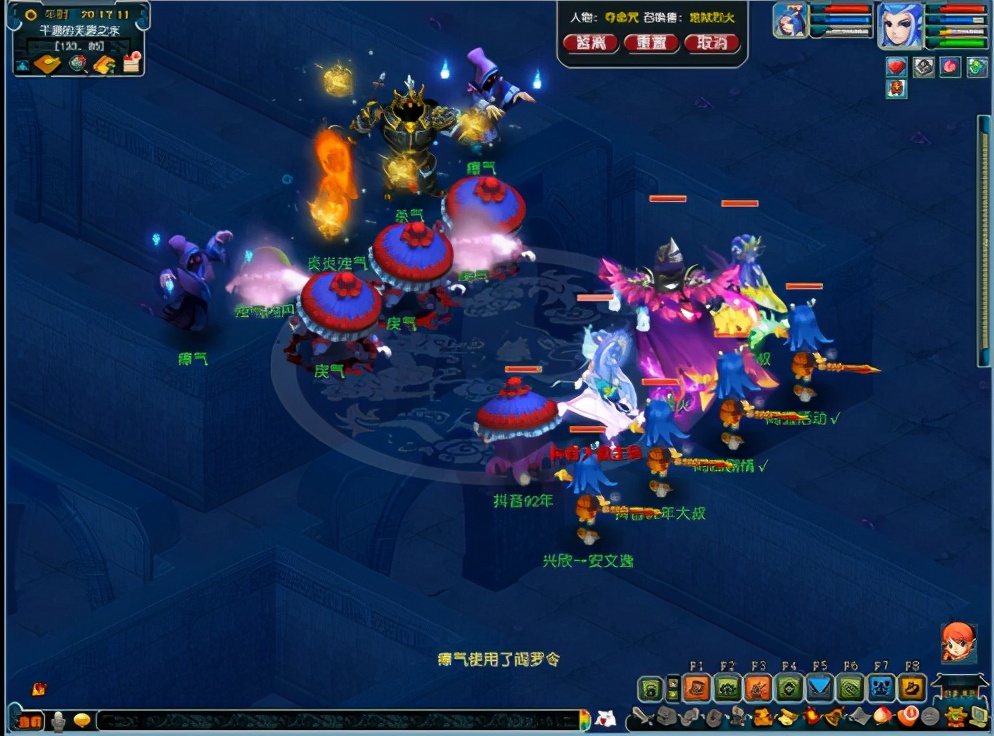
Task: Click the white cat face icon
Action: click(605, 718)
